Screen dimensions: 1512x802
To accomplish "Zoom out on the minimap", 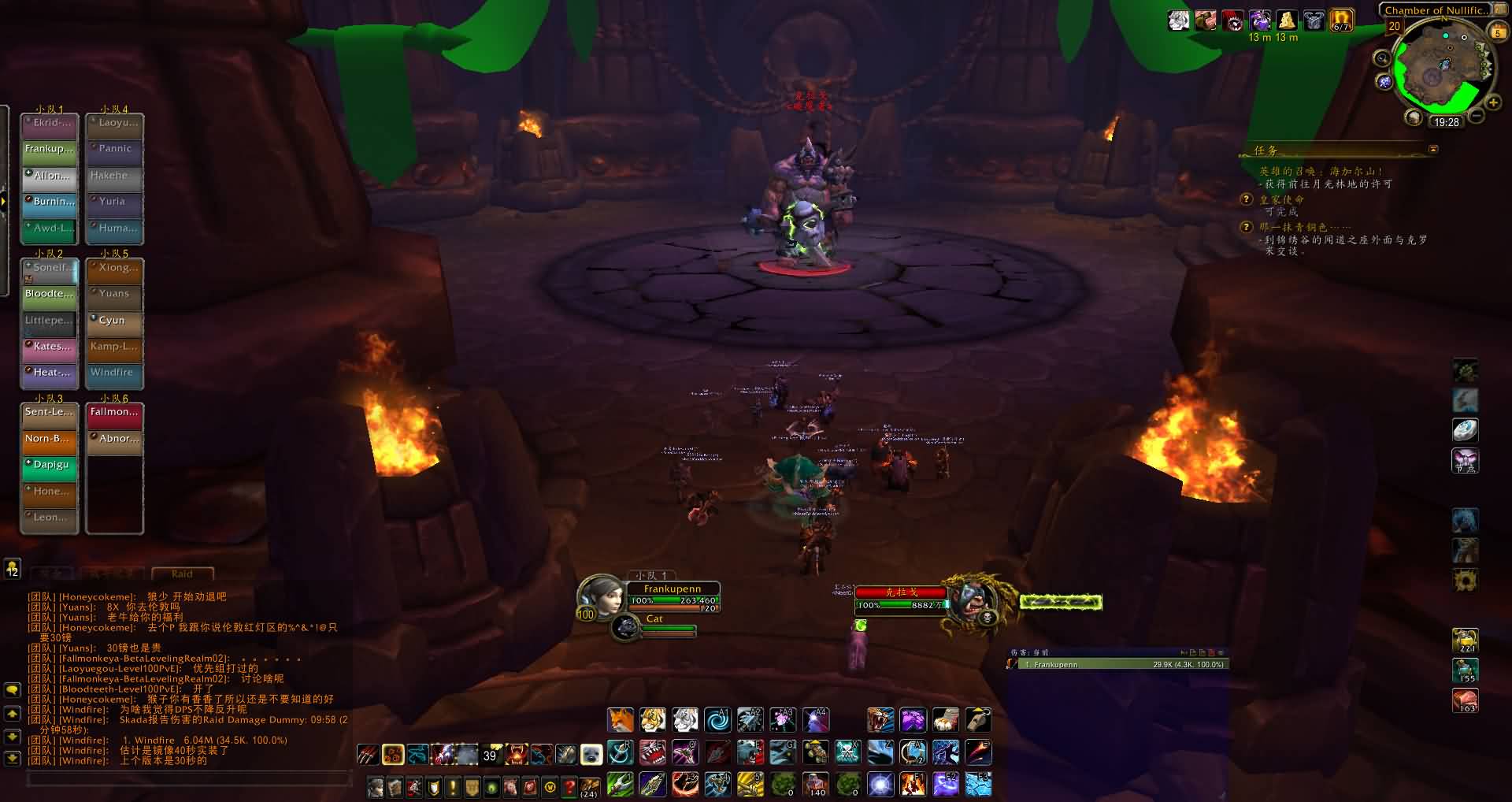I will (1477, 116).
